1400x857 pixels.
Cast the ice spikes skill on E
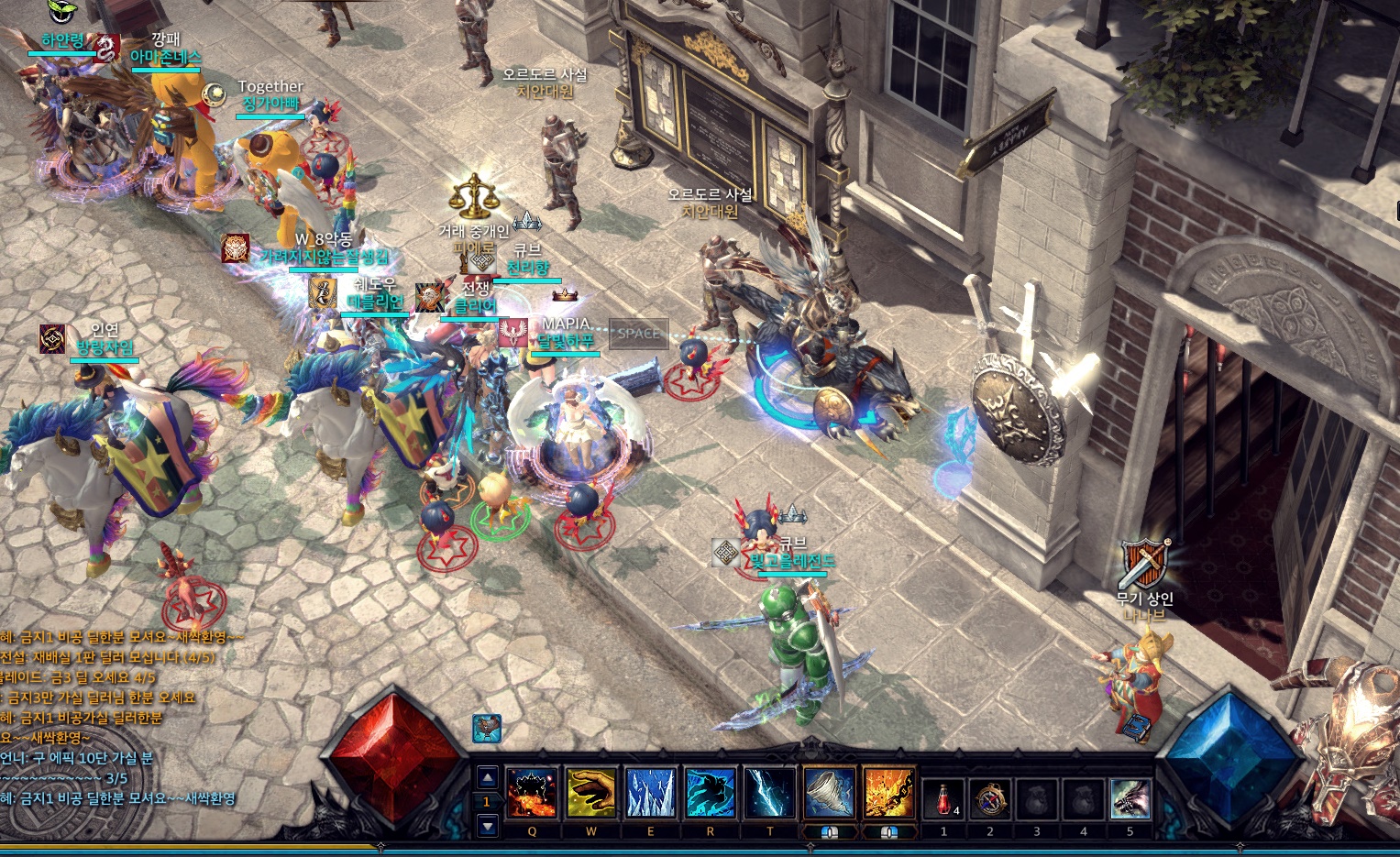click(650, 793)
